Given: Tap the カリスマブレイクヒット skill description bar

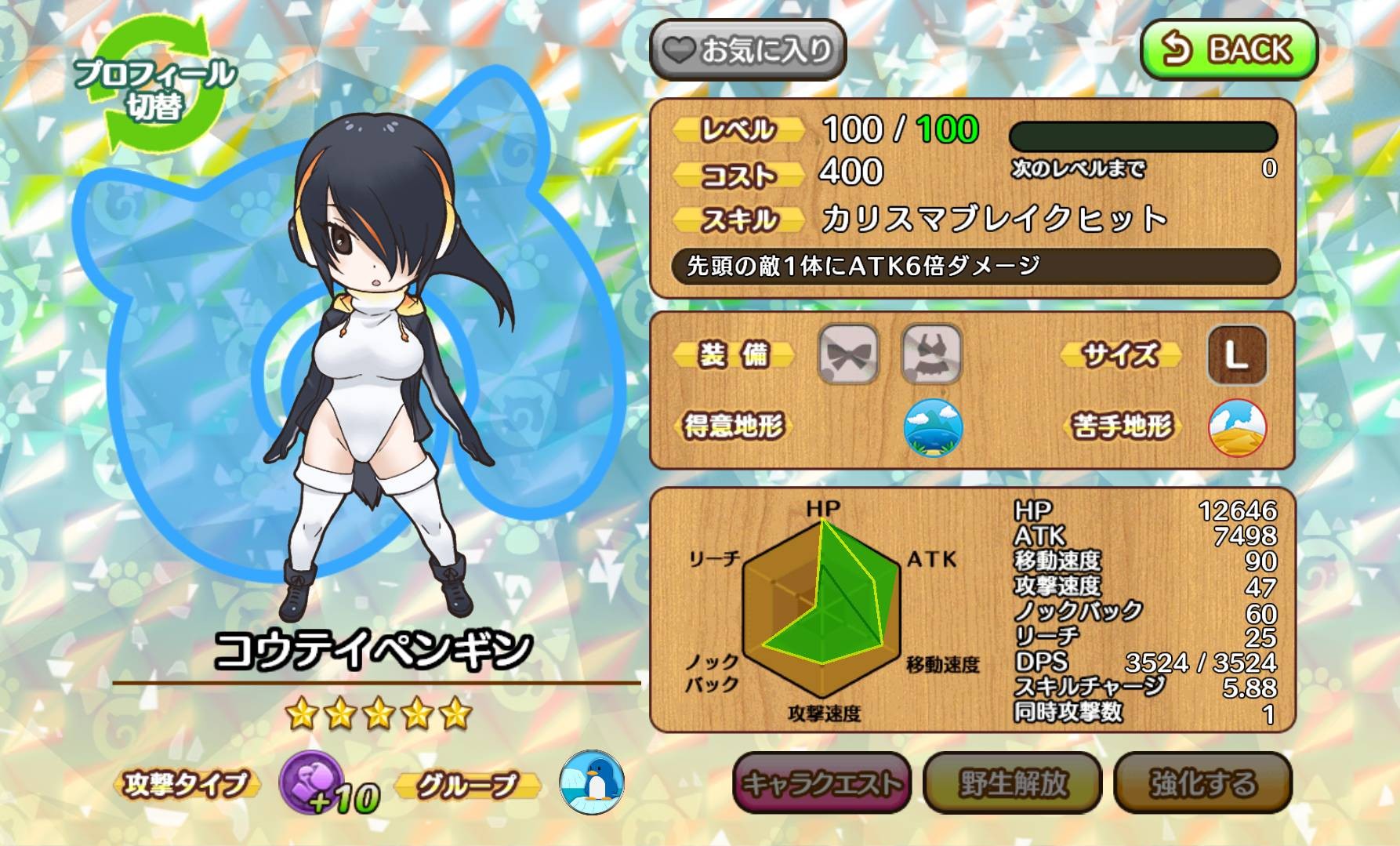Looking at the screenshot, I should (x=975, y=267).
